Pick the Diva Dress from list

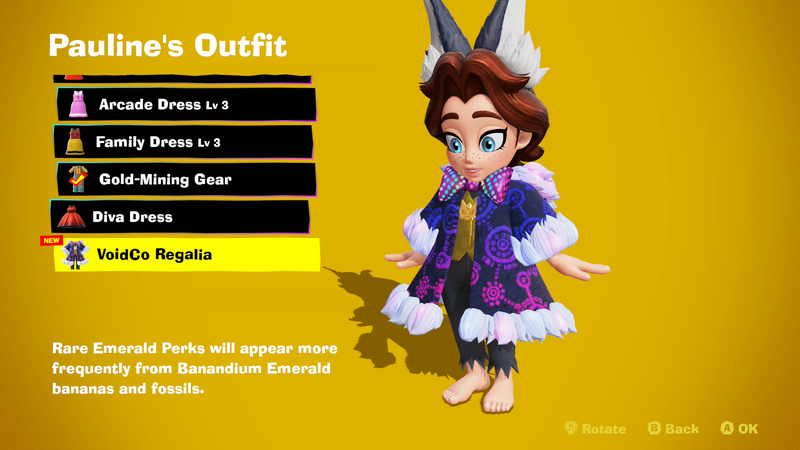[182, 217]
